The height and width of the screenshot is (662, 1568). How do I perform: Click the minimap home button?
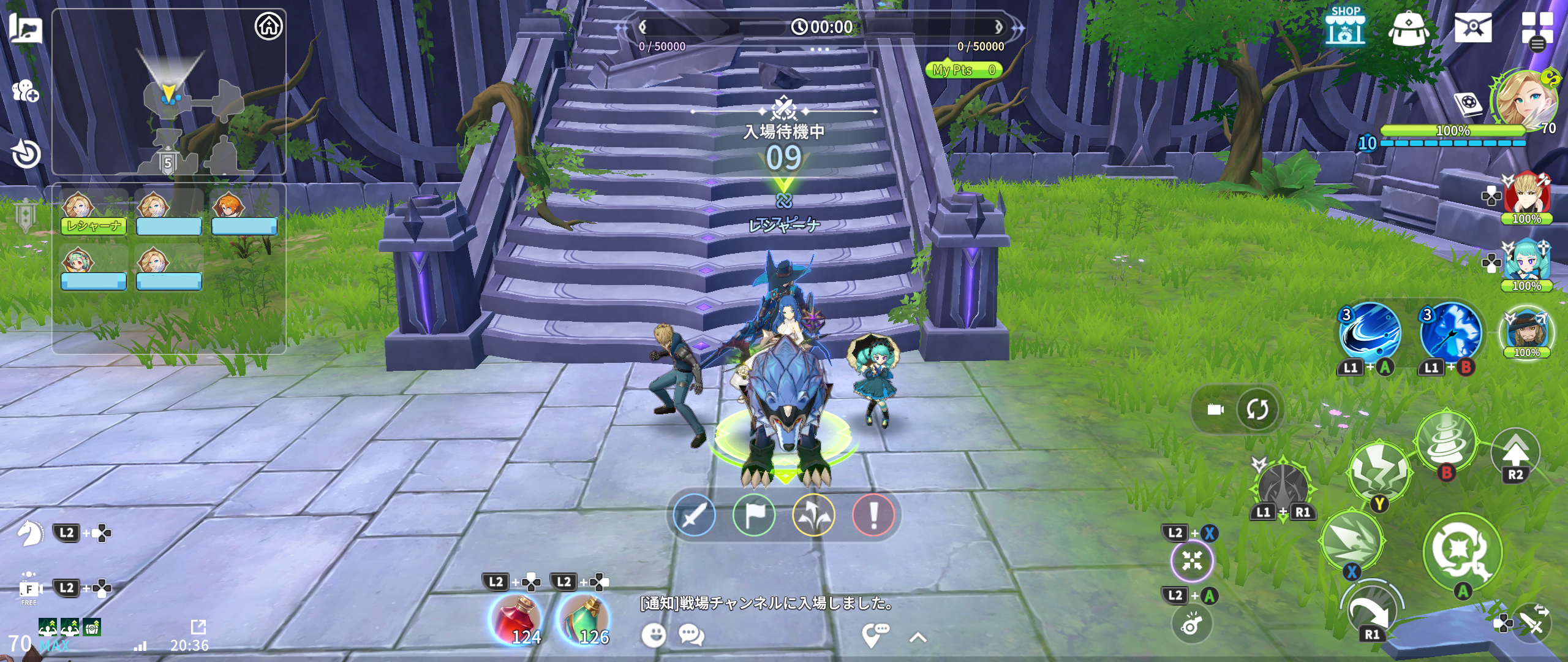(268, 26)
